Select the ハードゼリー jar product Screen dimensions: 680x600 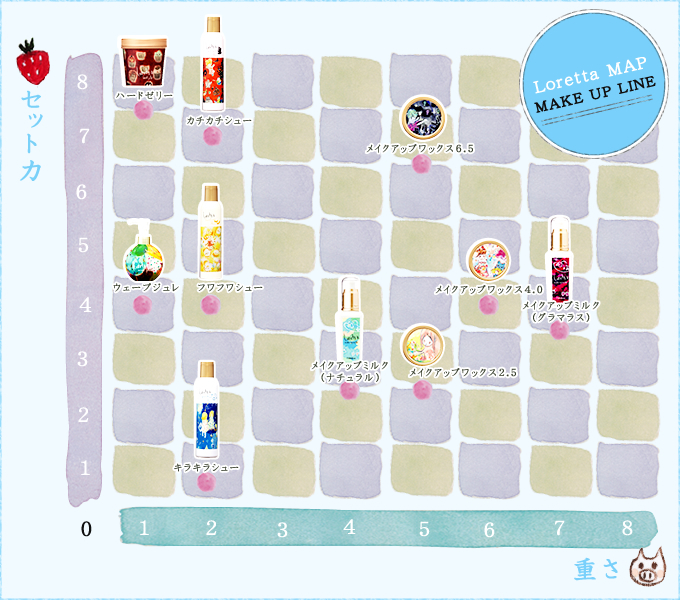click(x=140, y=62)
